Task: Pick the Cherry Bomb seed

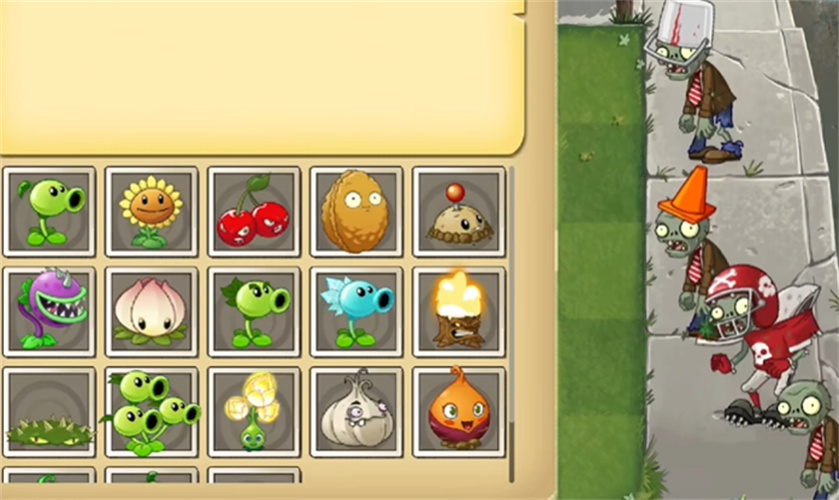Action: coord(254,212)
